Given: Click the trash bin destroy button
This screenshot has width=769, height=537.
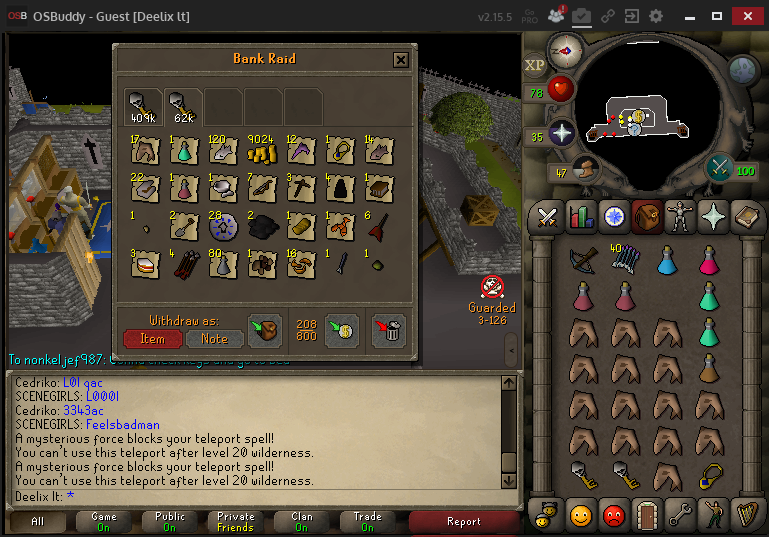Looking at the screenshot, I should tap(388, 331).
